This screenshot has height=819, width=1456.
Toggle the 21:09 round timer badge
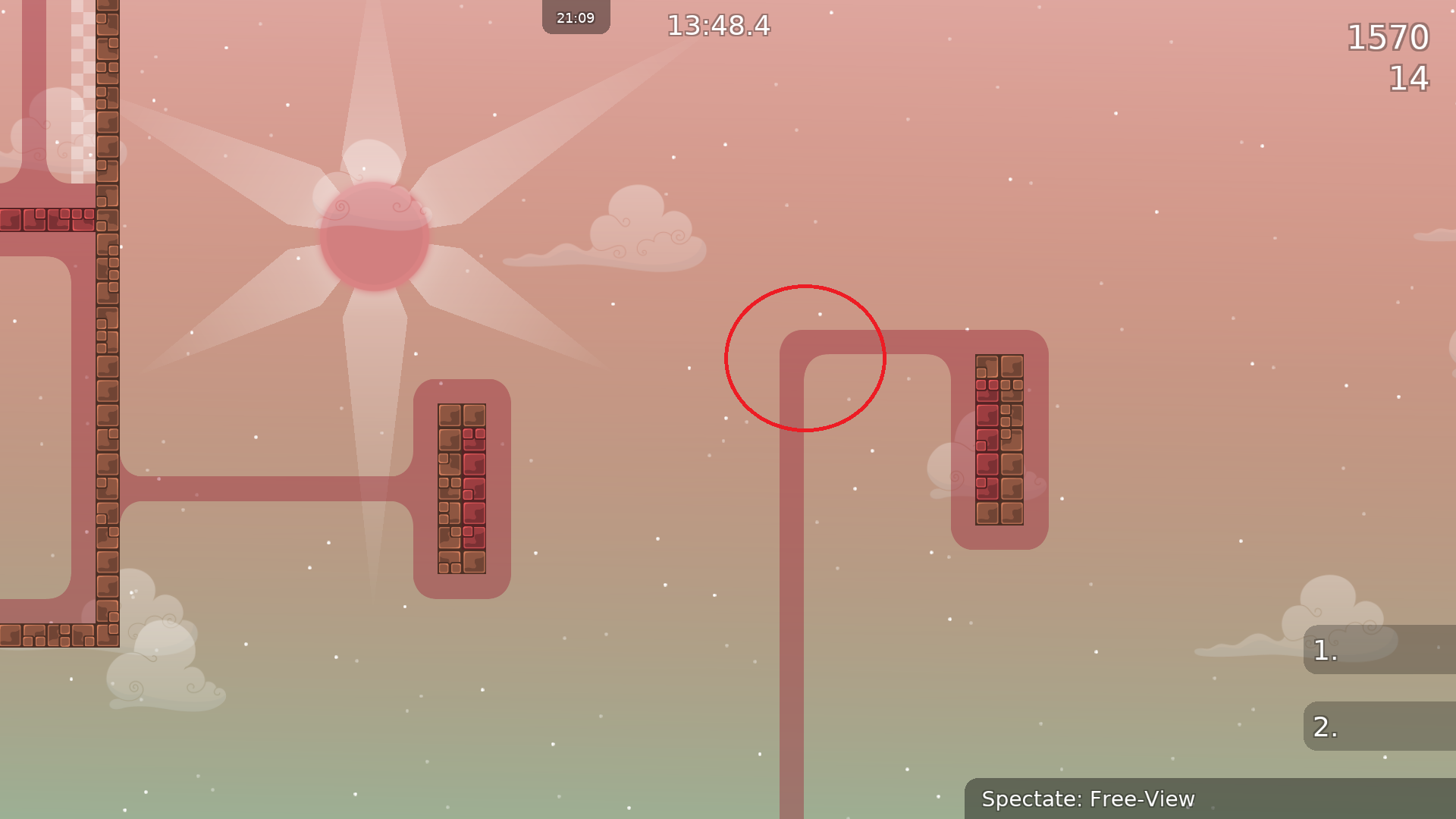(576, 17)
